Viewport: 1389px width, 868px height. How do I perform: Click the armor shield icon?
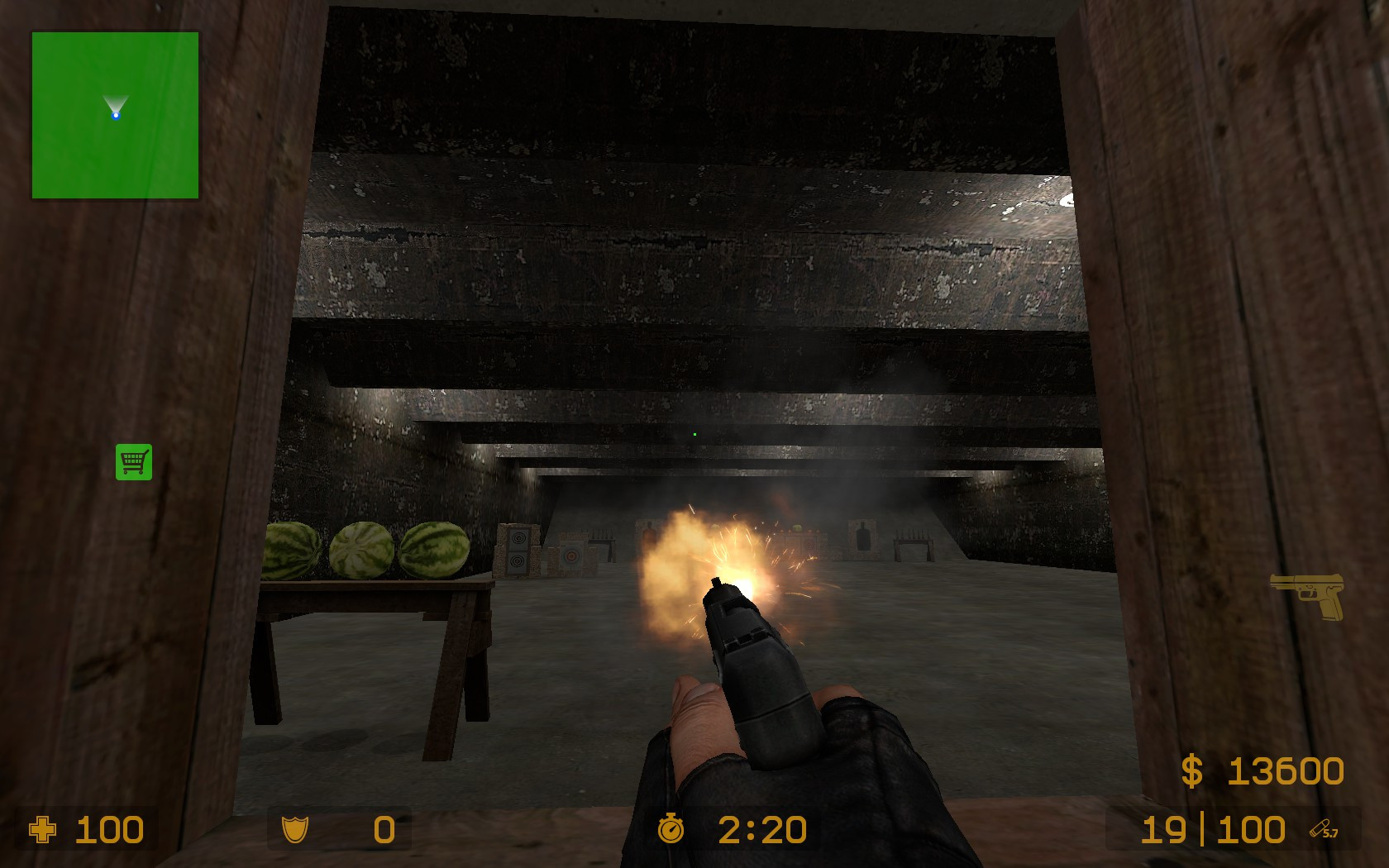pos(295,829)
